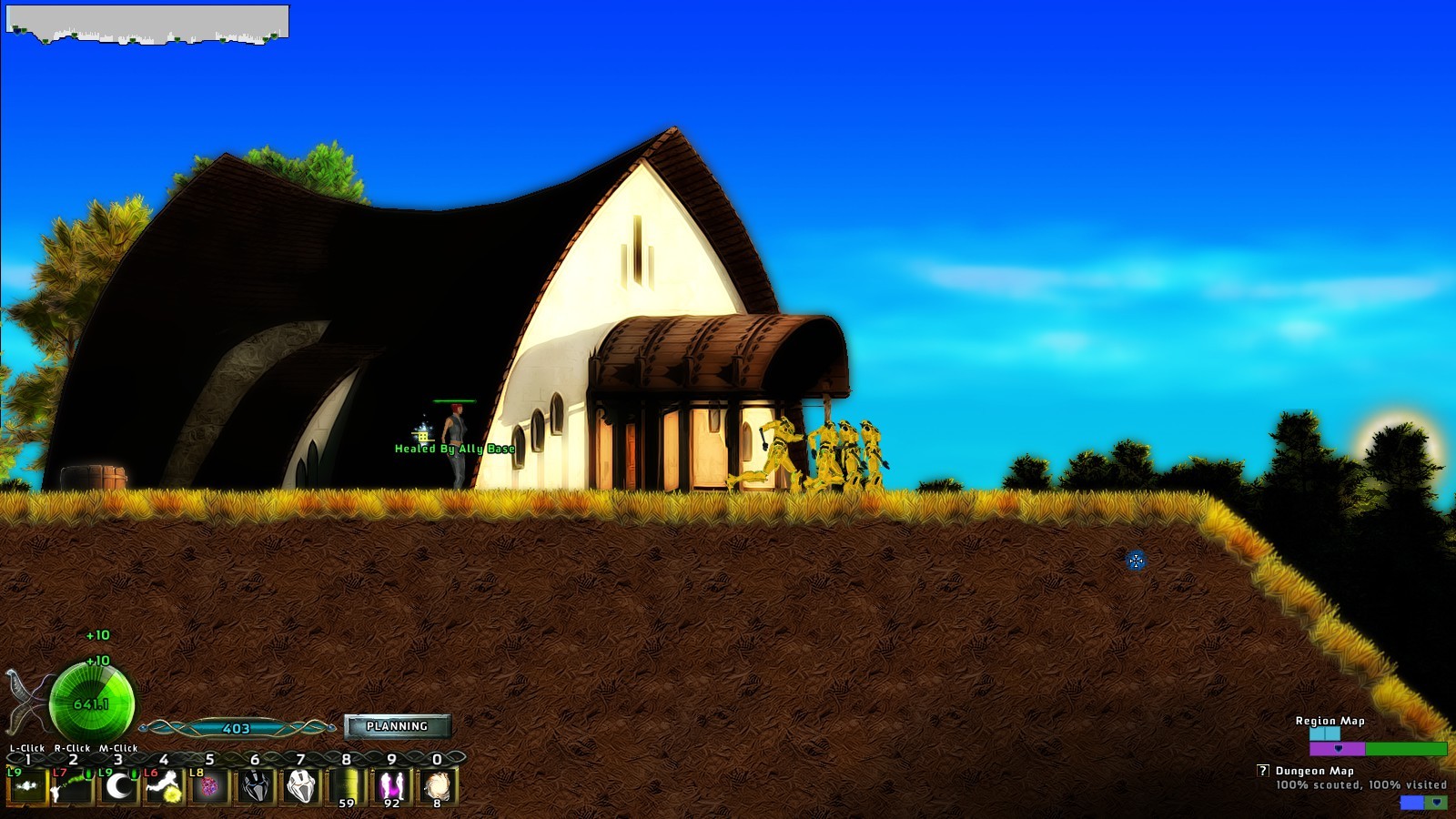Select the pink orb spell in slot 5
Image resolution: width=1456 pixels, height=819 pixels.
(x=209, y=787)
